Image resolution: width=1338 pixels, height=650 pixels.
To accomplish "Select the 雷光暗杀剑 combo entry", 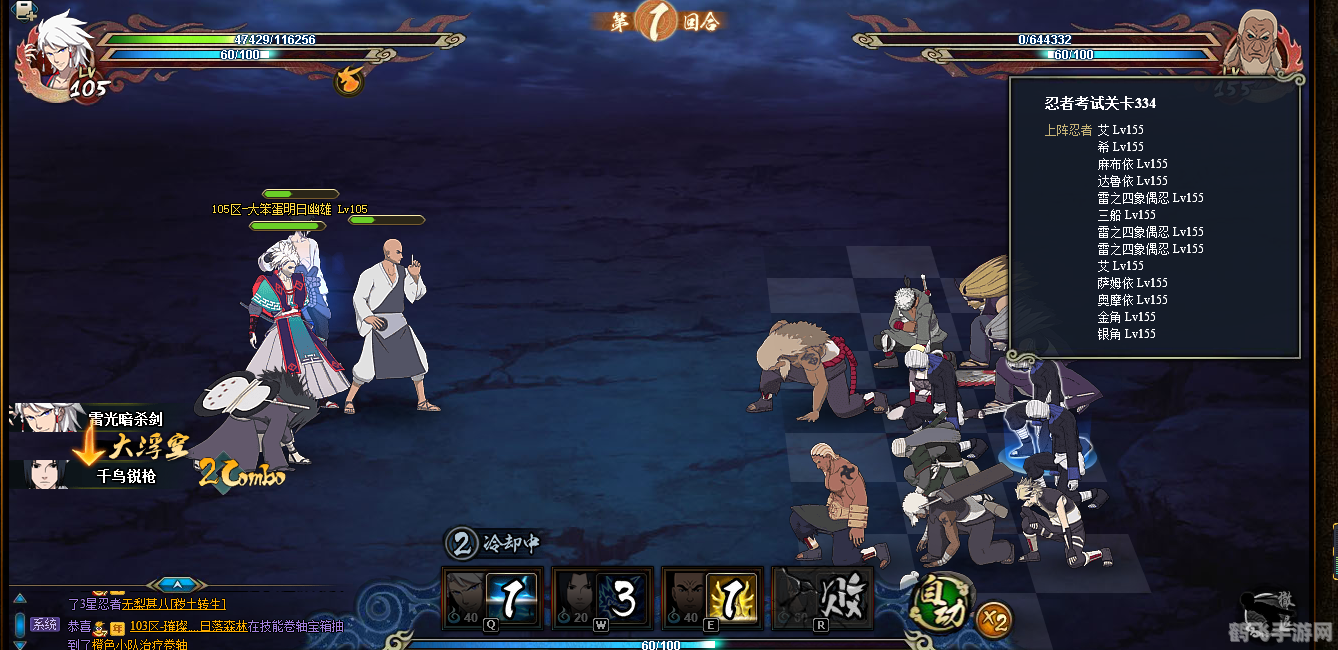I will click(x=90, y=419).
